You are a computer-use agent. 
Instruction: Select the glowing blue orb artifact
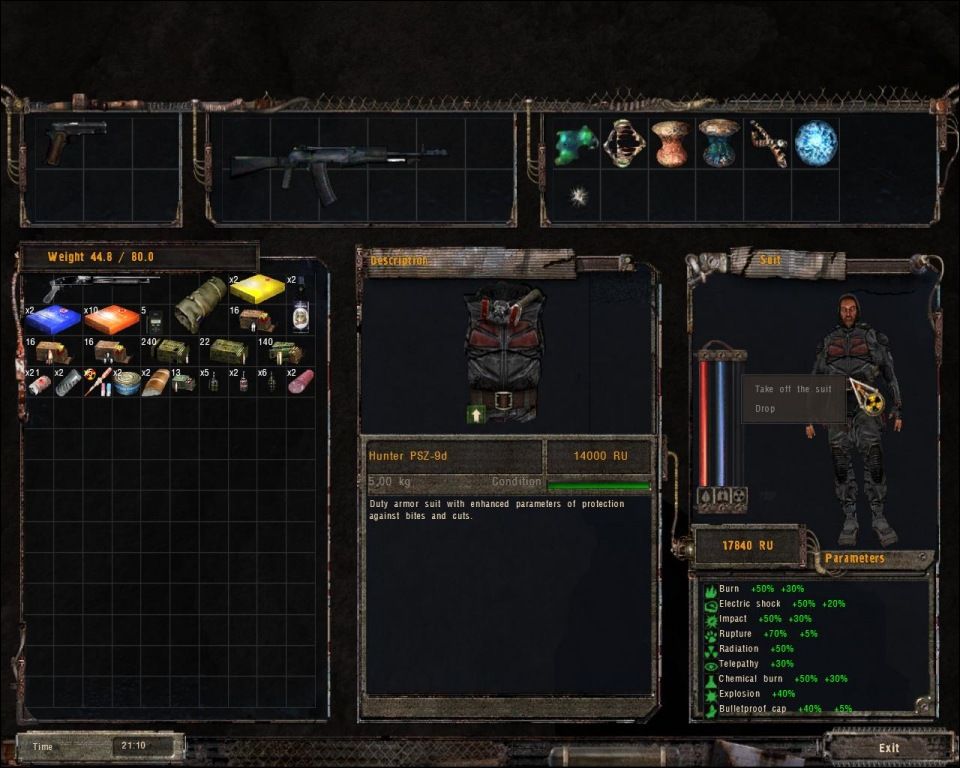(815, 142)
